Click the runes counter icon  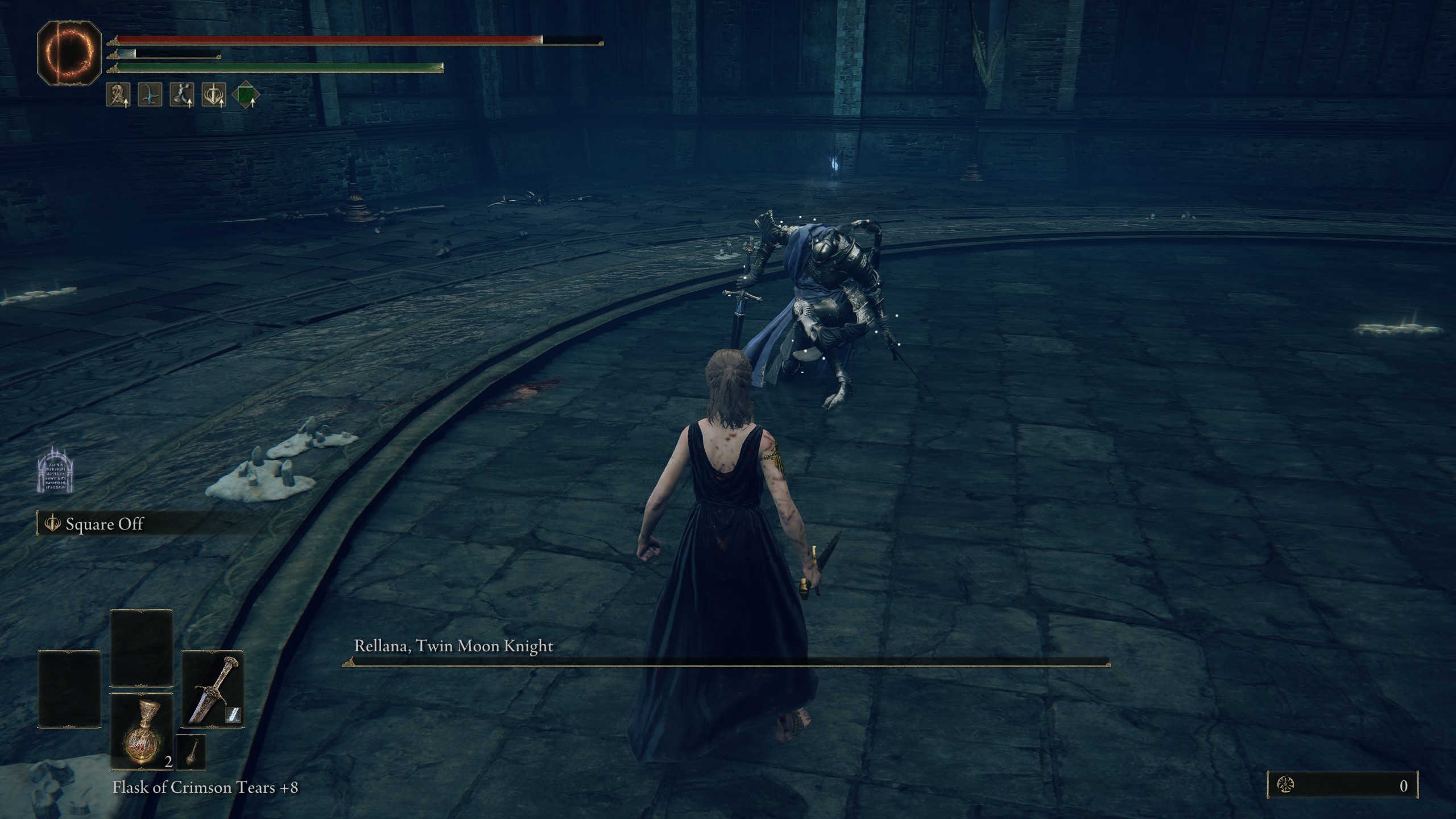point(1283,785)
